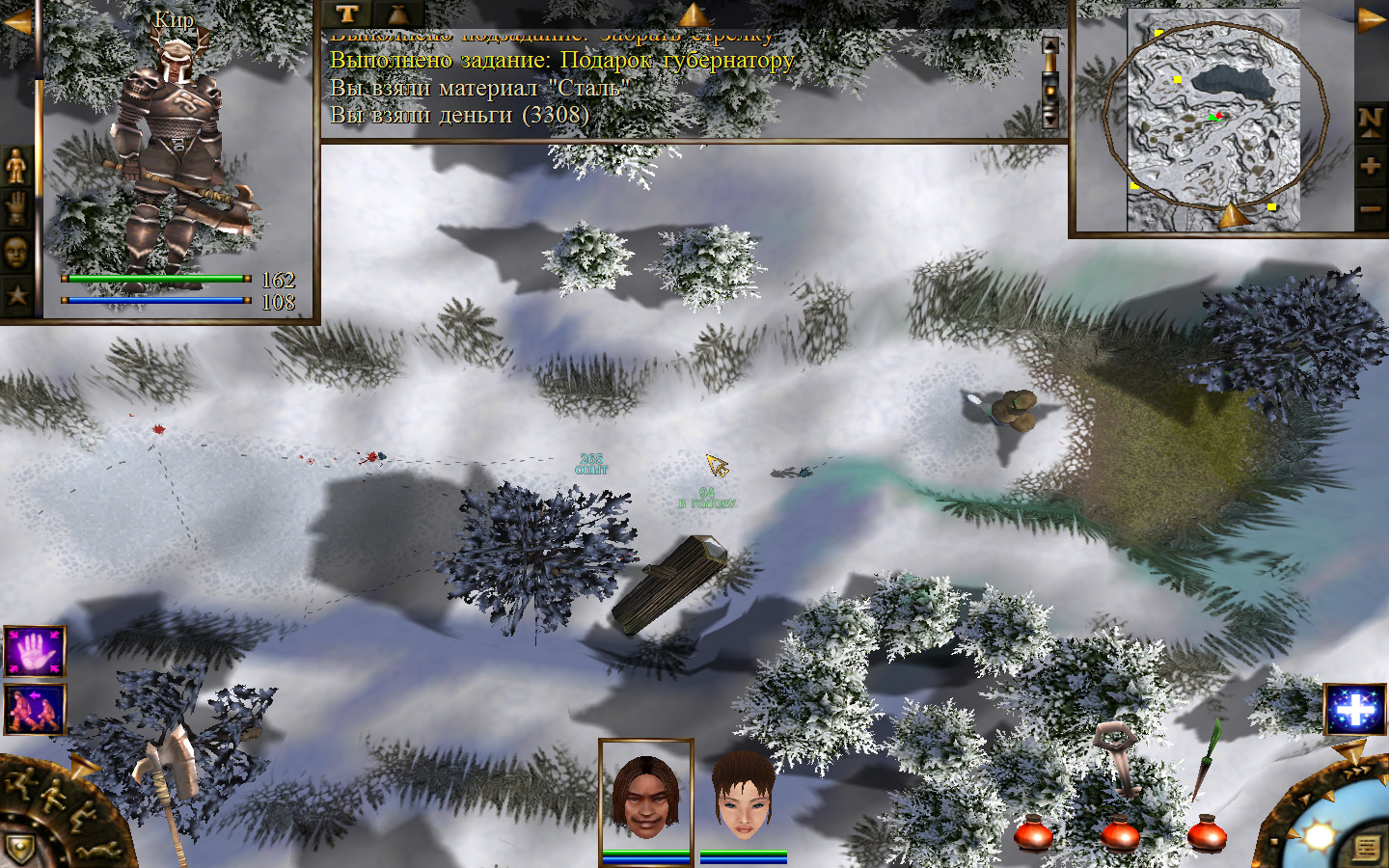Select the hand icon on the character panel
Viewport: 1389px width, 868px height.
coord(16,208)
